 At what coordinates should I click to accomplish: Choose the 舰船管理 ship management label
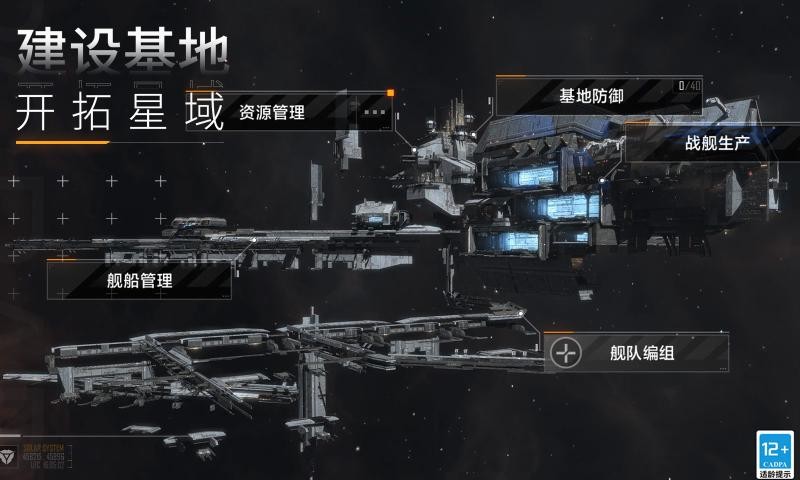[140, 281]
